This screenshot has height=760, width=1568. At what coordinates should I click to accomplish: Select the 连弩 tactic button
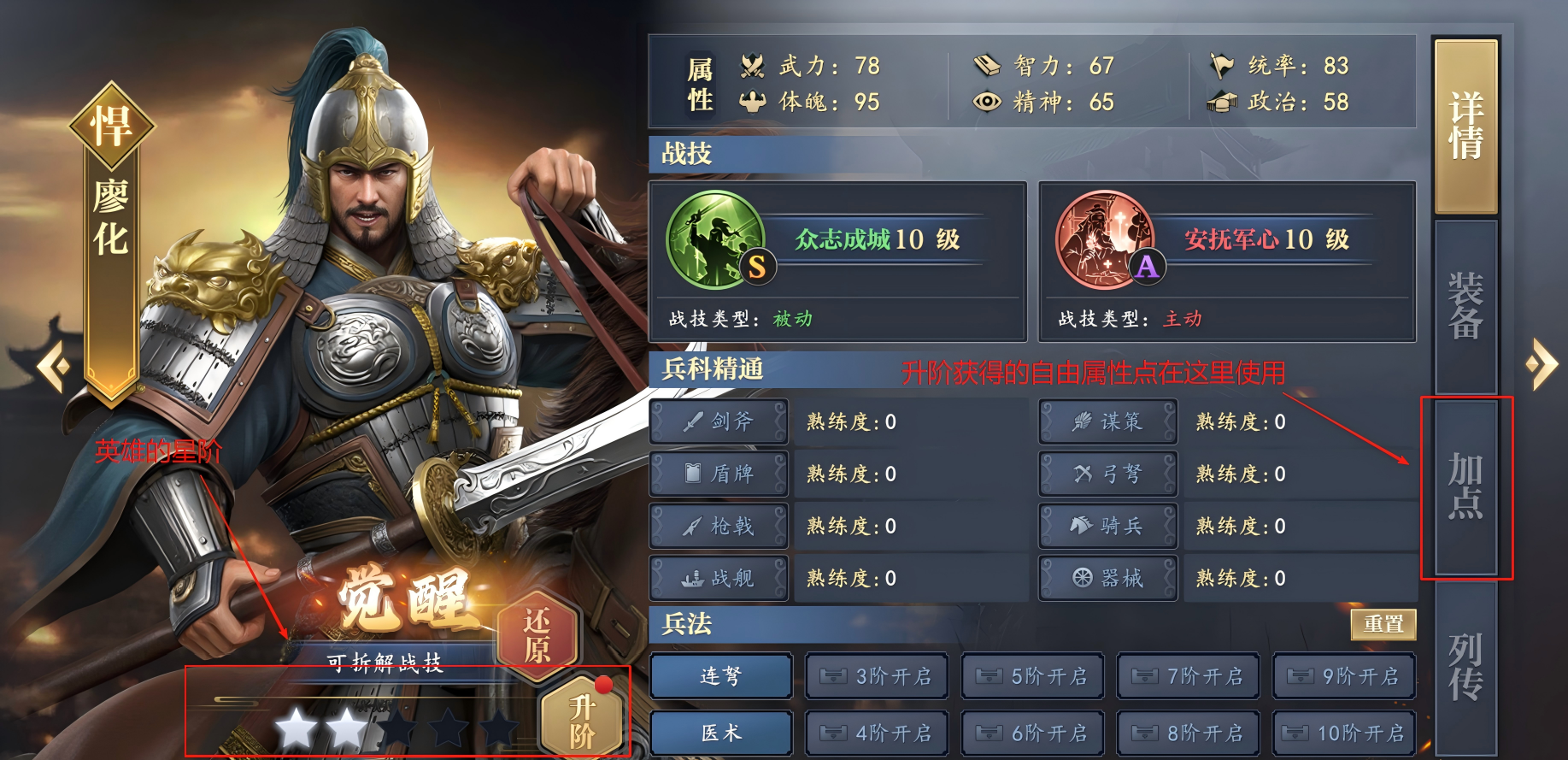pos(720,676)
